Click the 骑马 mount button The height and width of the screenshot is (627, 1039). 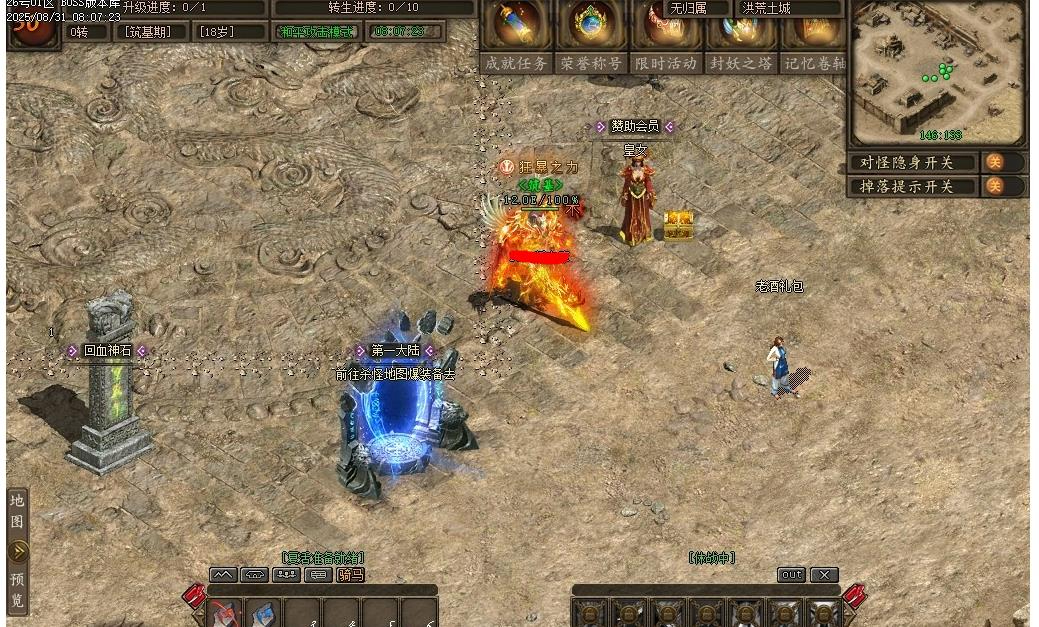pos(350,575)
